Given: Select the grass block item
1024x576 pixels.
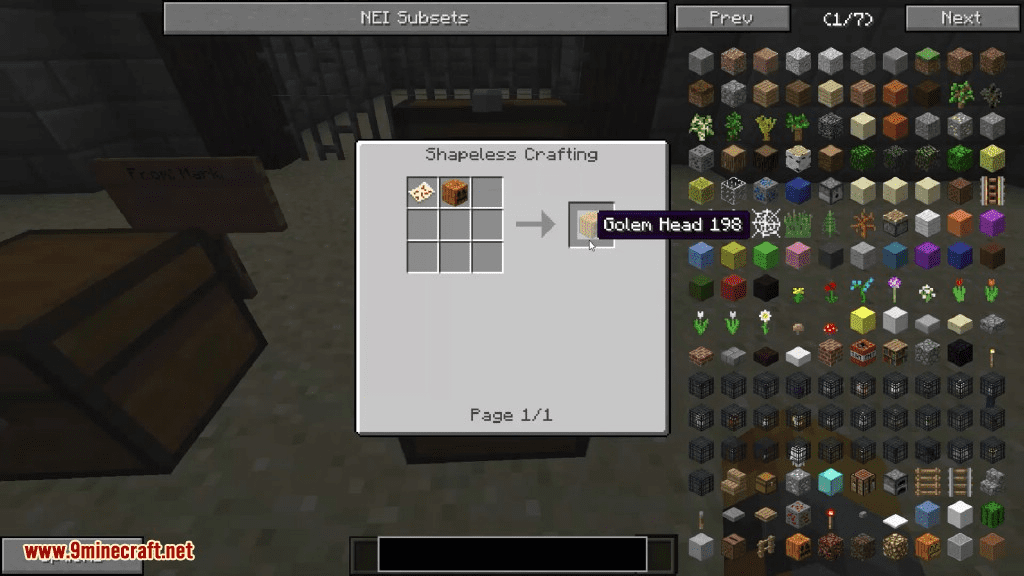Looking at the screenshot, I should pos(927,61).
